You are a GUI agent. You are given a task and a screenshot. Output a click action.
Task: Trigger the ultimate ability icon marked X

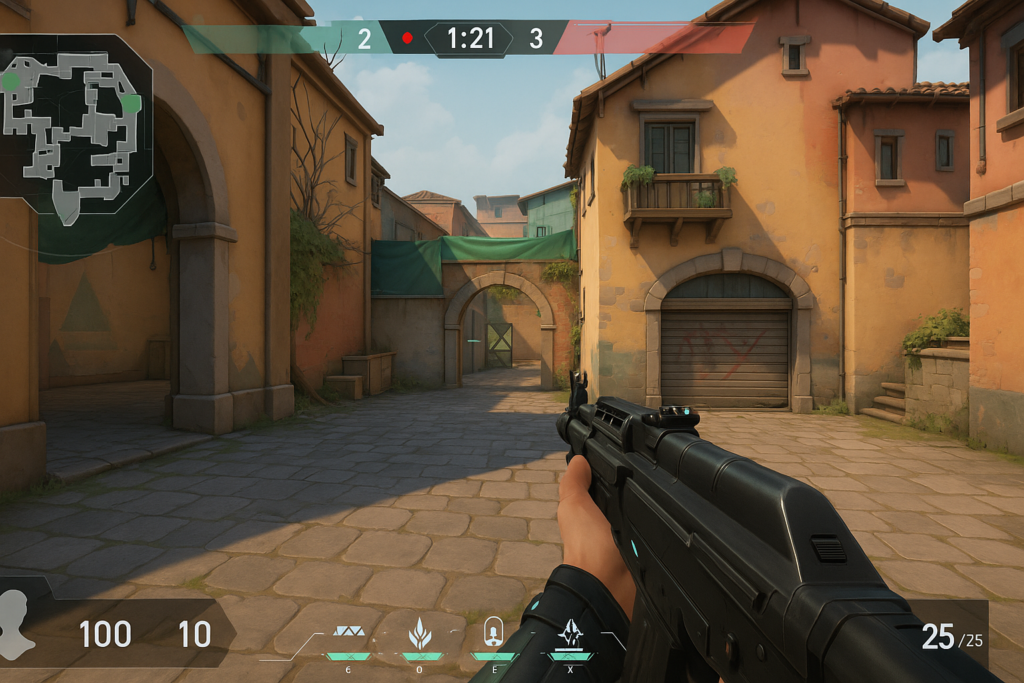[x=570, y=633]
